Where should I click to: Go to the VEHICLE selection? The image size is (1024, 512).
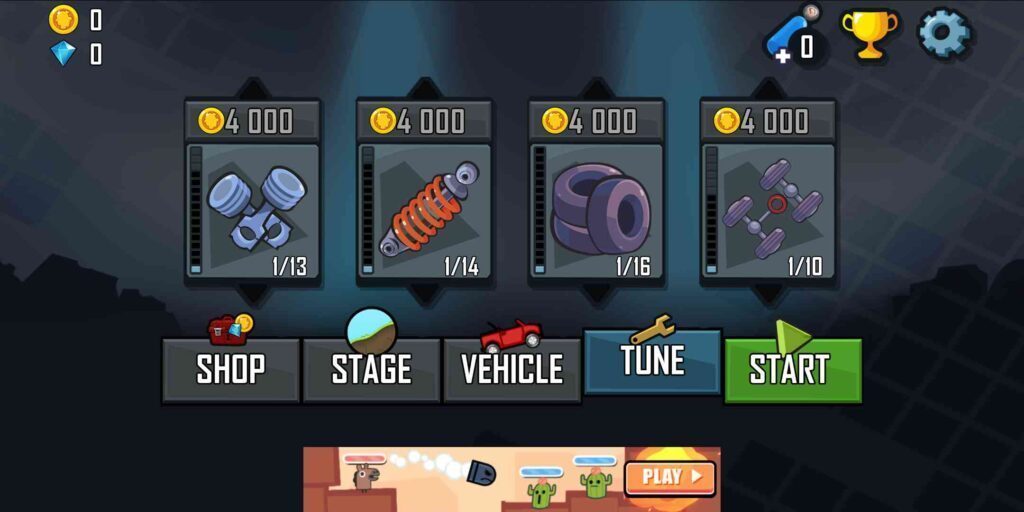[512, 369]
